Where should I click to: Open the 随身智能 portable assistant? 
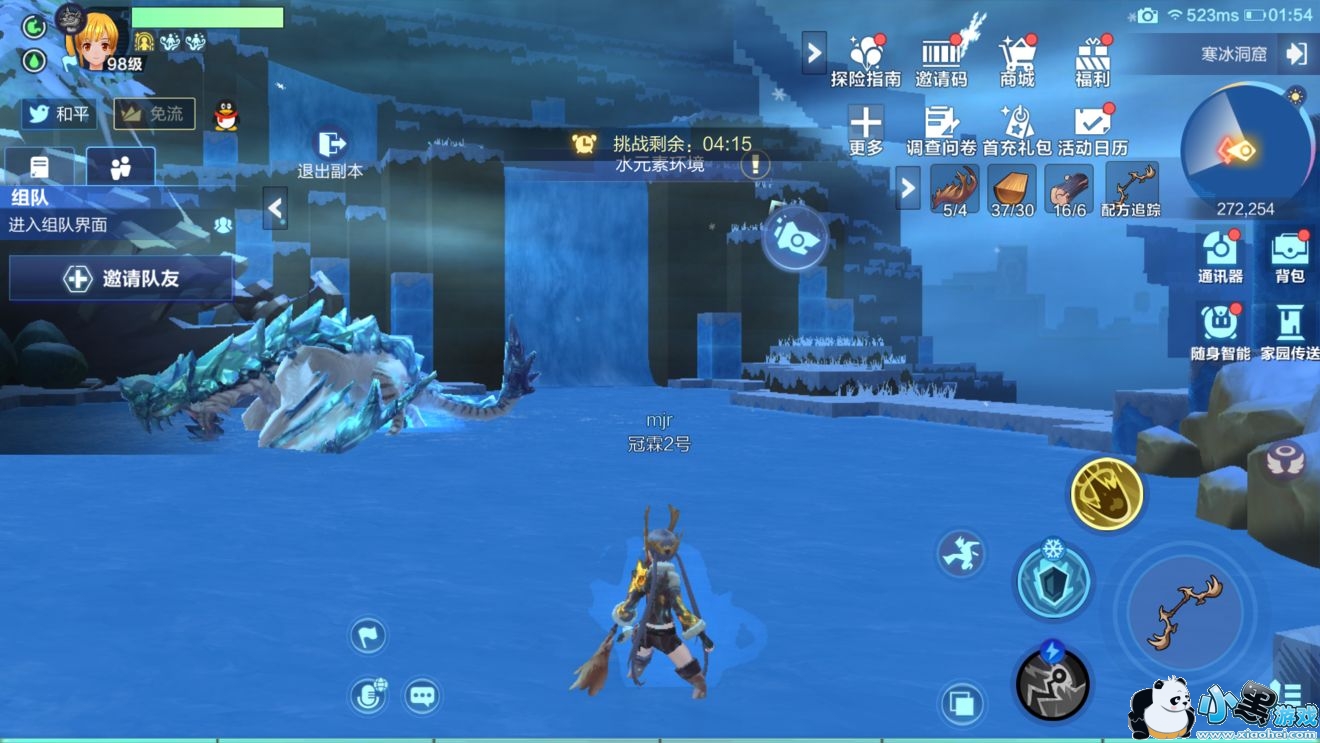pos(1220,332)
